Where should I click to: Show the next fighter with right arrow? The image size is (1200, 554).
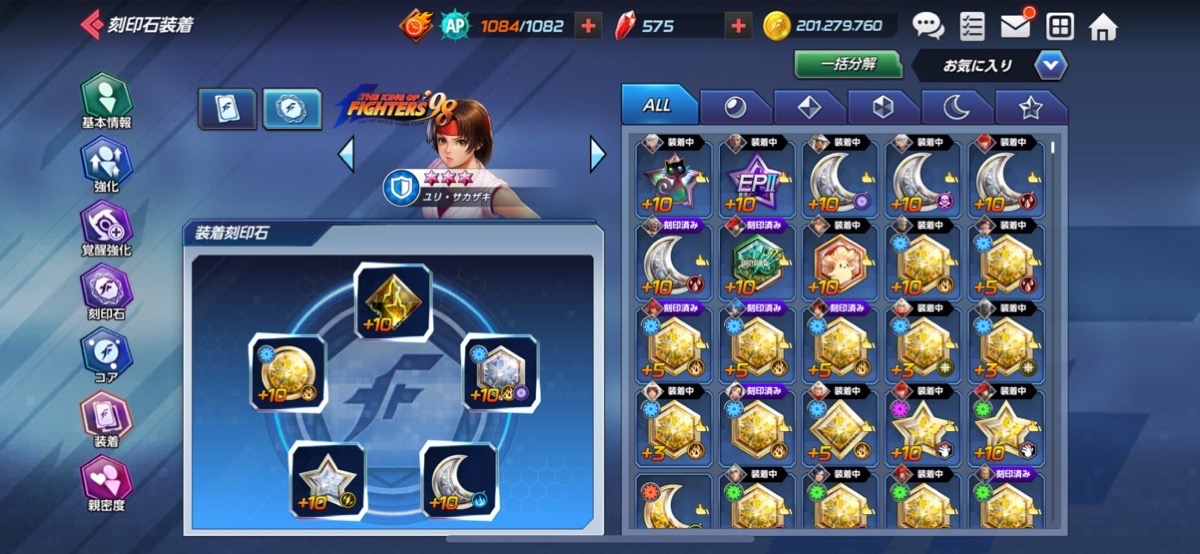tap(597, 154)
